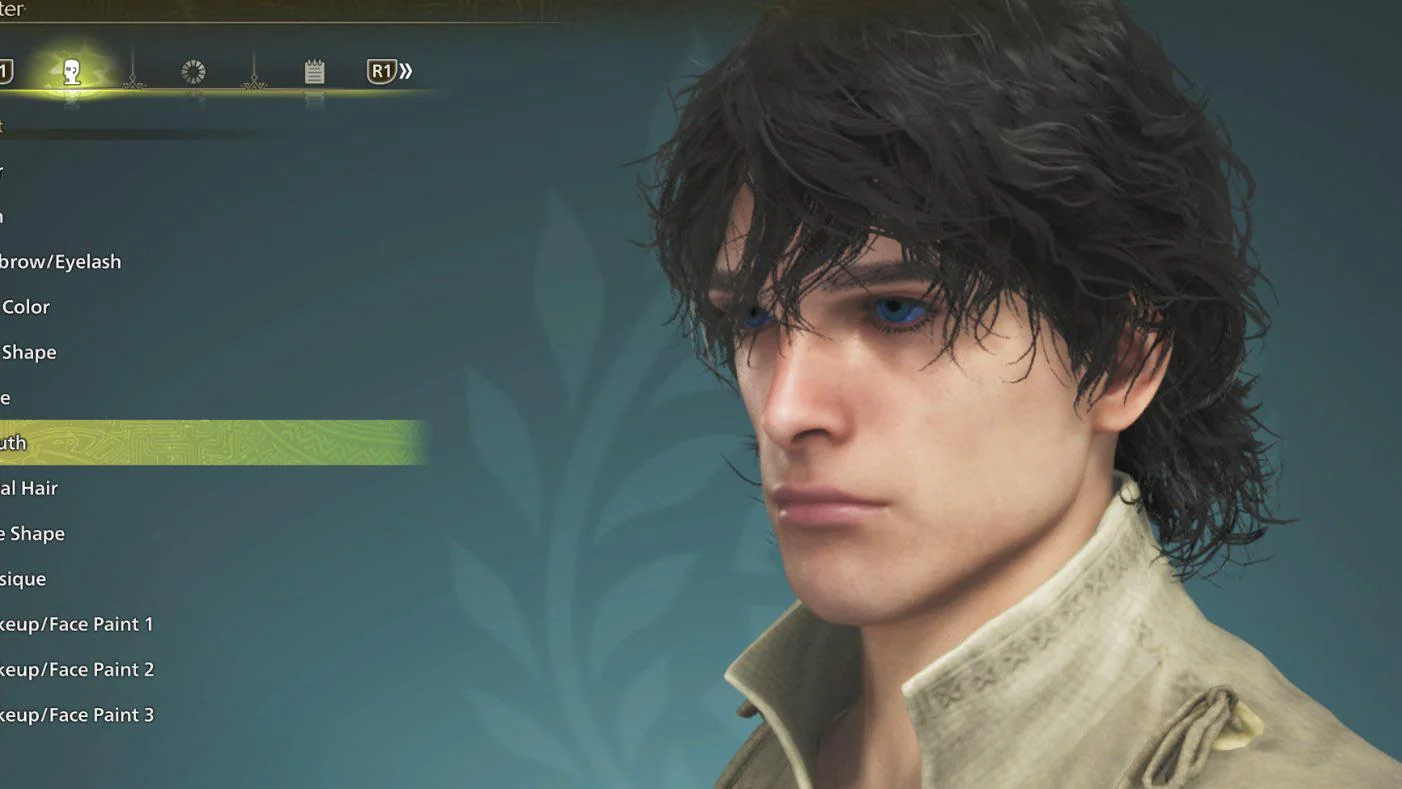Viewport: 1402px width, 789px height.
Task: Choose Makeup/Face Paint 2
Action: [77, 669]
